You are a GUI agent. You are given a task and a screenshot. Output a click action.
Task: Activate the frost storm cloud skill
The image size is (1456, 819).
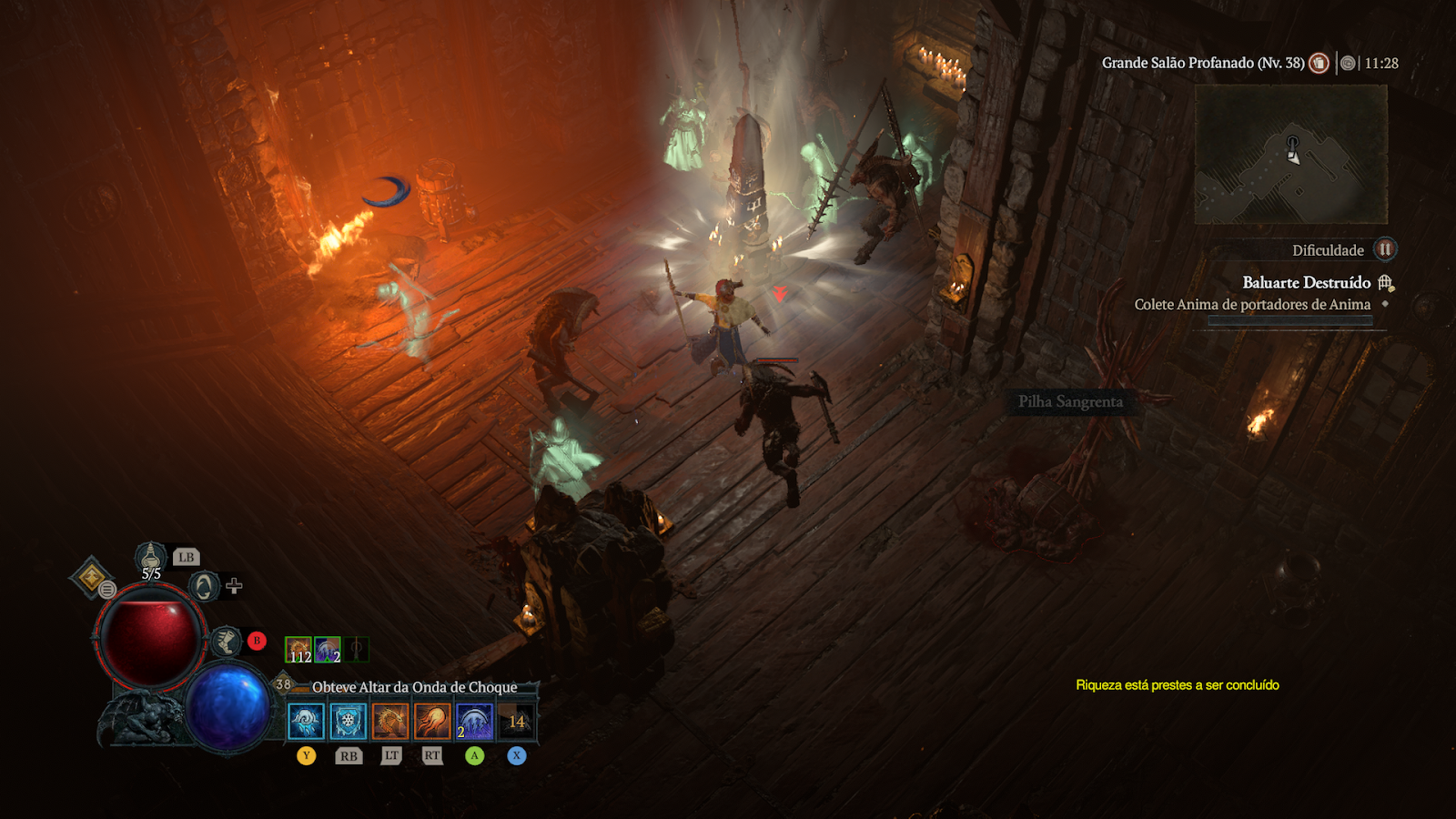pos(306,722)
